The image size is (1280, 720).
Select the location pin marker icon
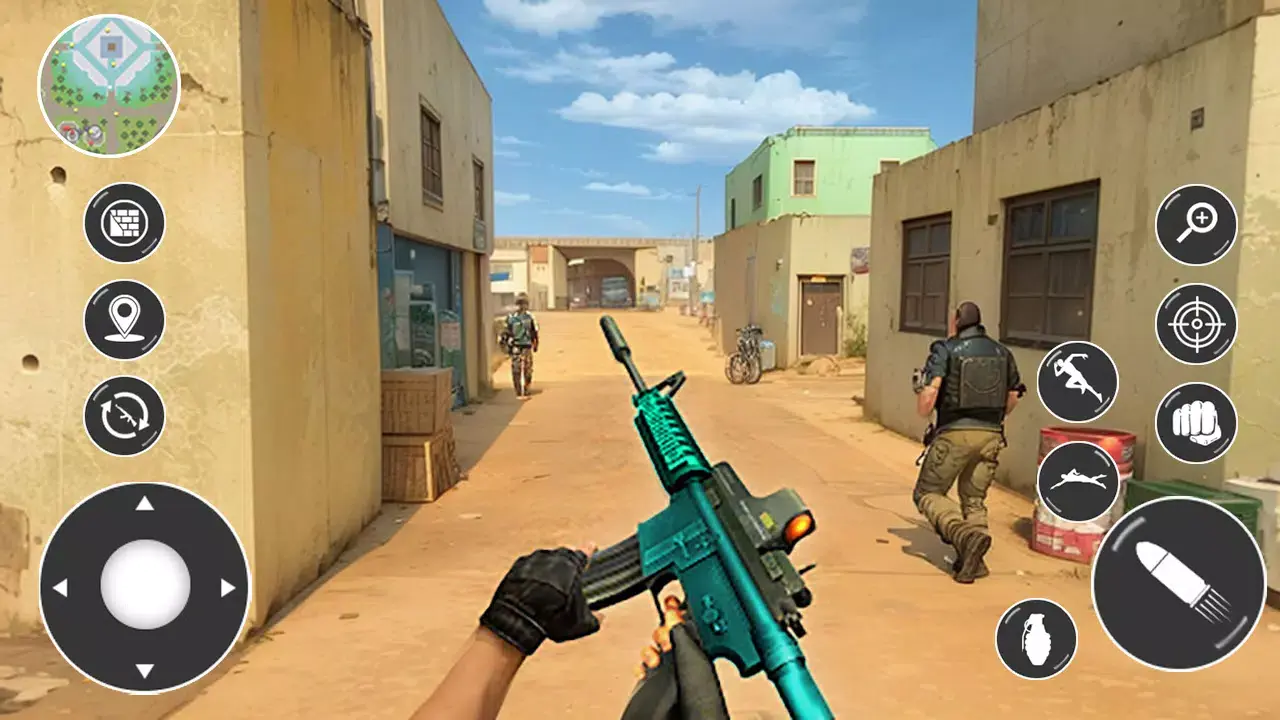pyautogui.click(x=124, y=320)
